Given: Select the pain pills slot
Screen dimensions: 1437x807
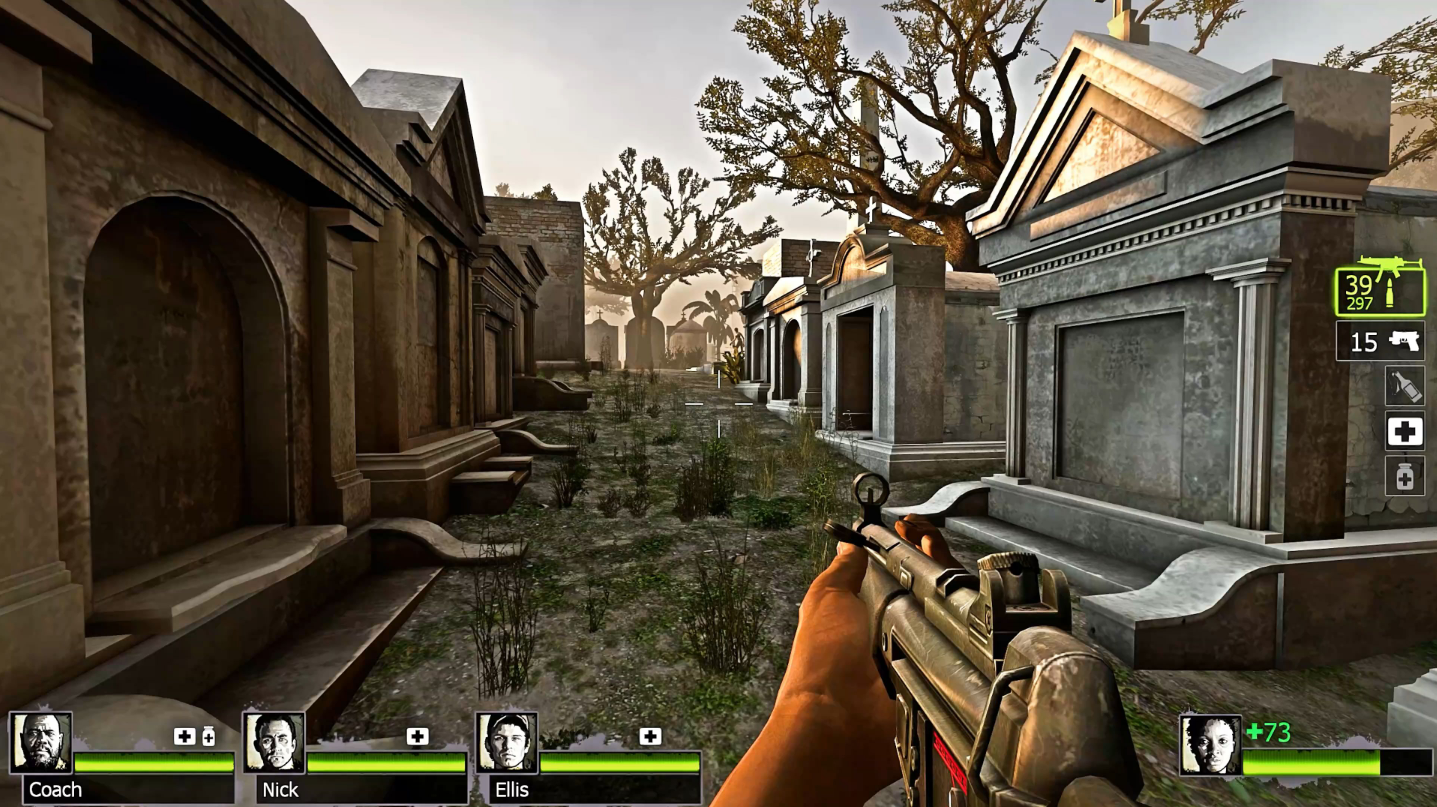Looking at the screenshot, I should [1404, 477].
